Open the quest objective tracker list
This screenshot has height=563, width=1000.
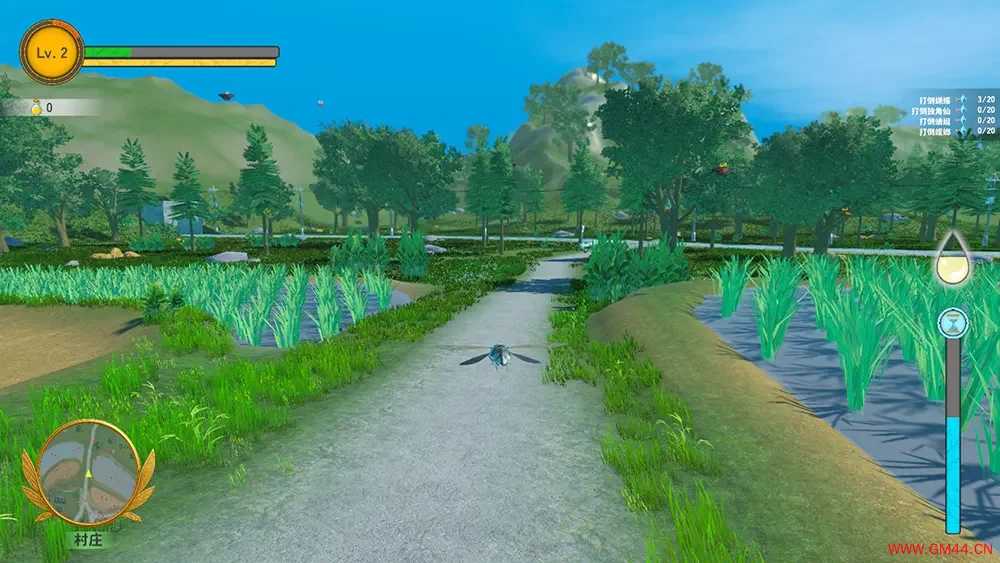pyautogui.click(x=957, y=115)
